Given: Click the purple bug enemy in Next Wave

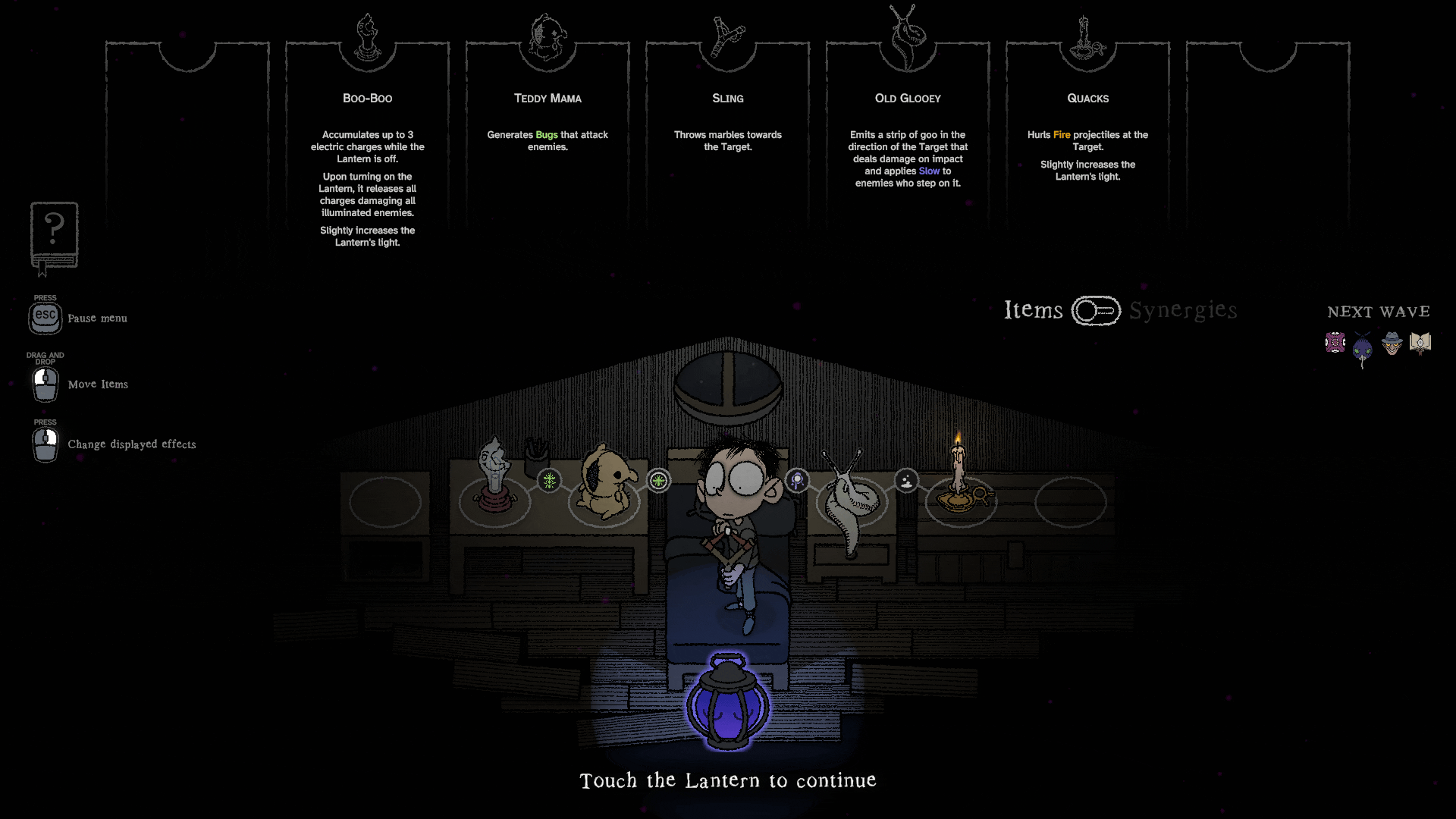Looking at the screenshot, I should click(1362, 347).
